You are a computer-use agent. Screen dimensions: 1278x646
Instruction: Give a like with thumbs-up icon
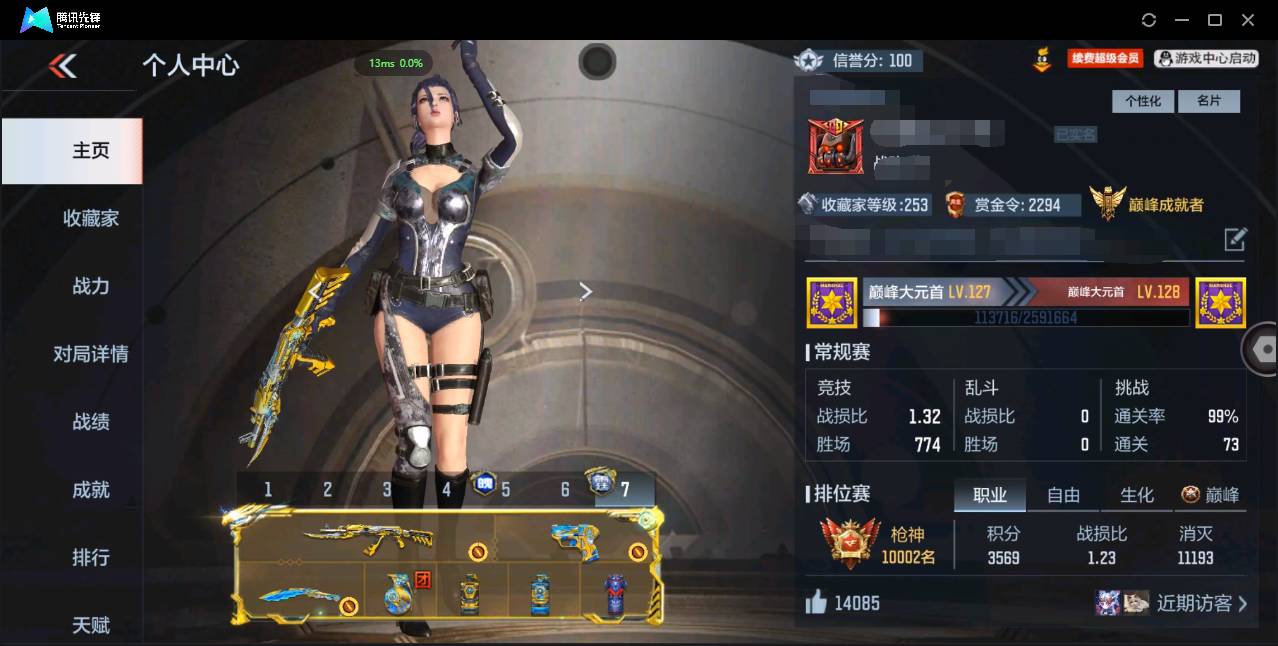click(817, 602)
